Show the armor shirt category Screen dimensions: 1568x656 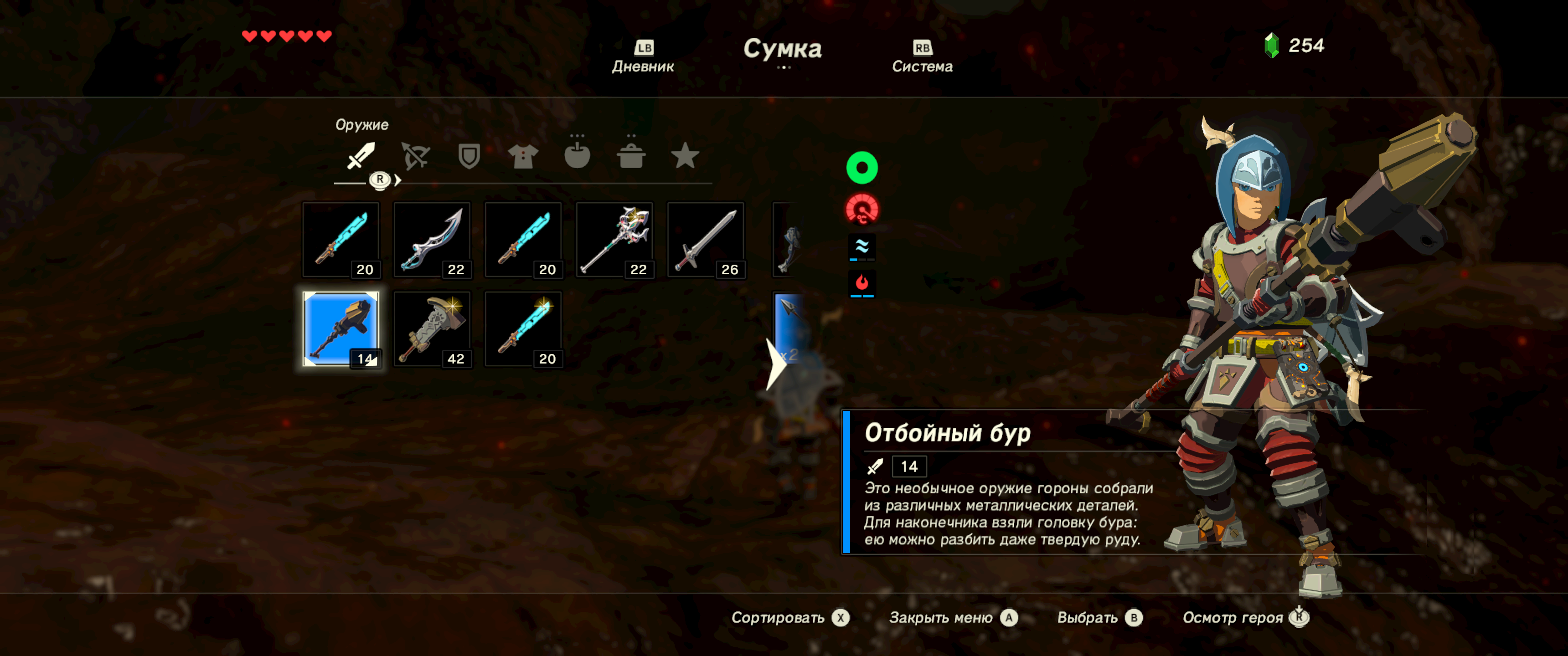522,156
